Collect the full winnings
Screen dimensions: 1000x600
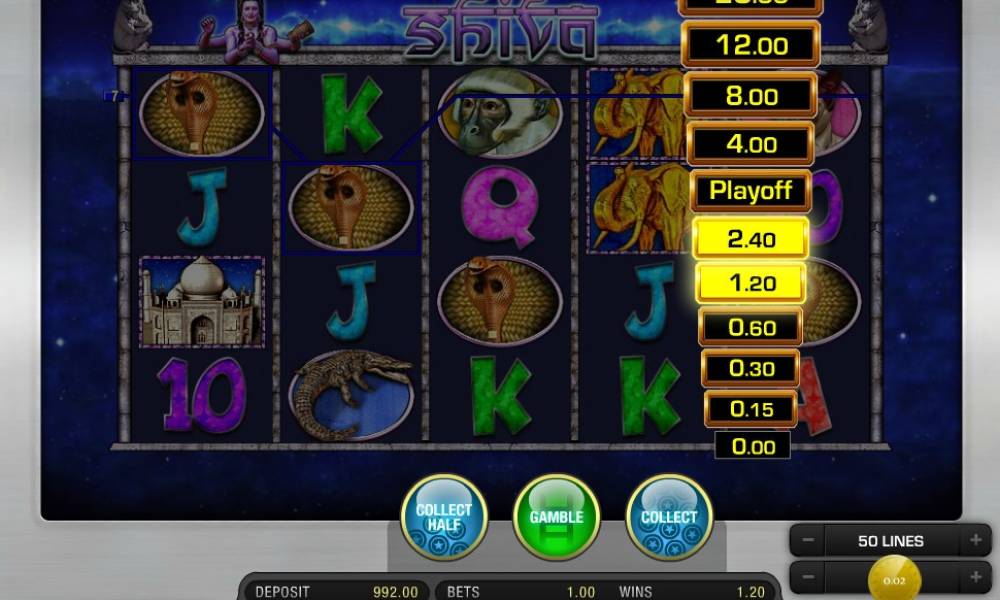(x=669, y=517)
